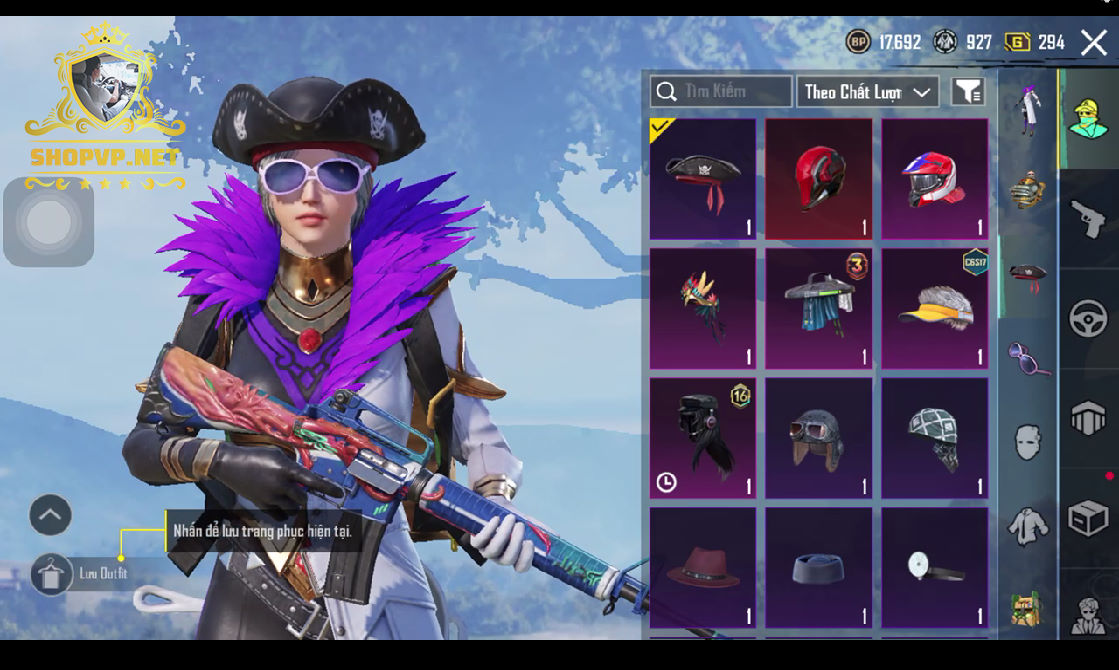Open the face mask subcategory
1119x670 pixels.
1027,441
